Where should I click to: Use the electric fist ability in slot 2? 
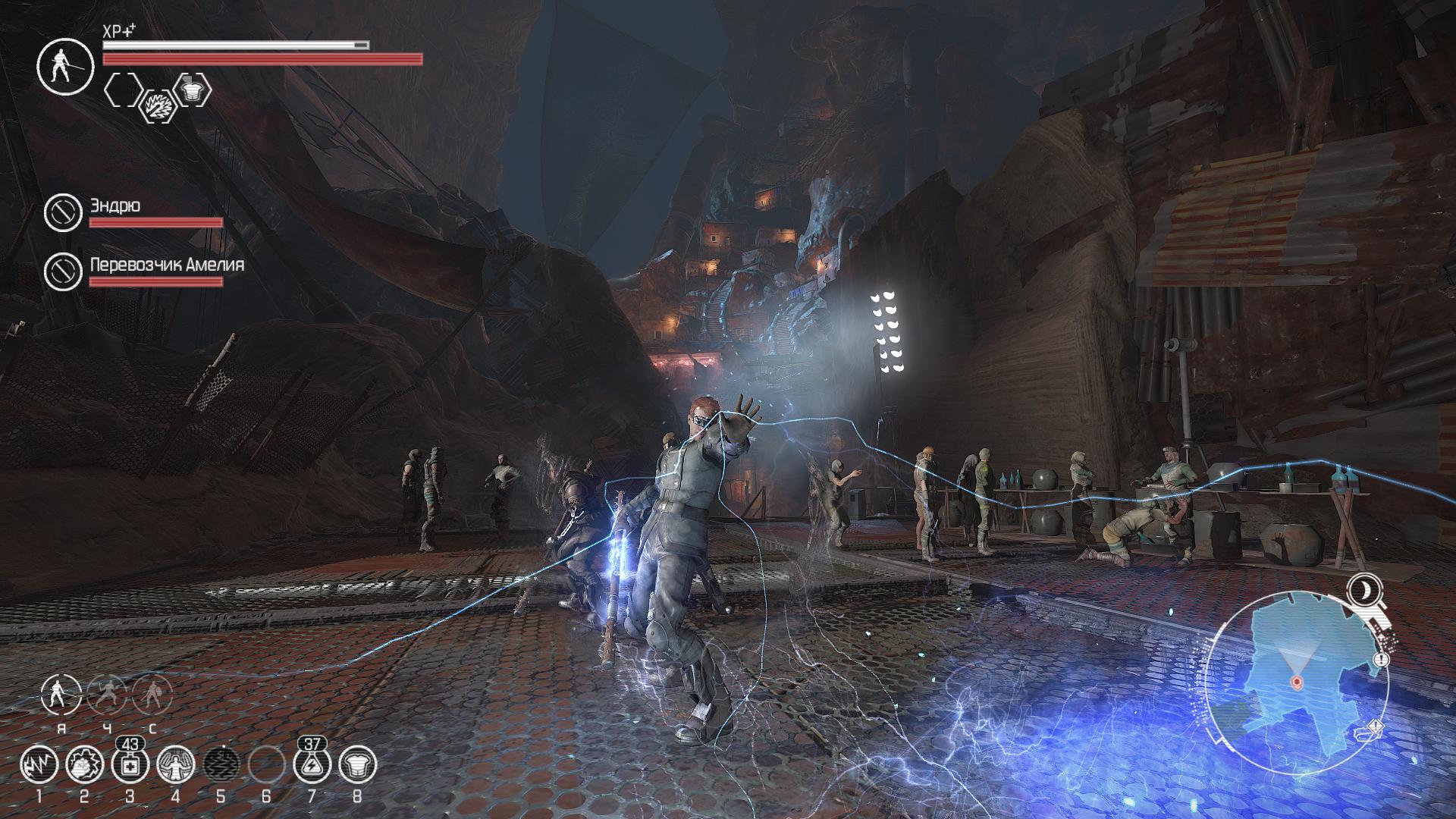click(84, 764)
